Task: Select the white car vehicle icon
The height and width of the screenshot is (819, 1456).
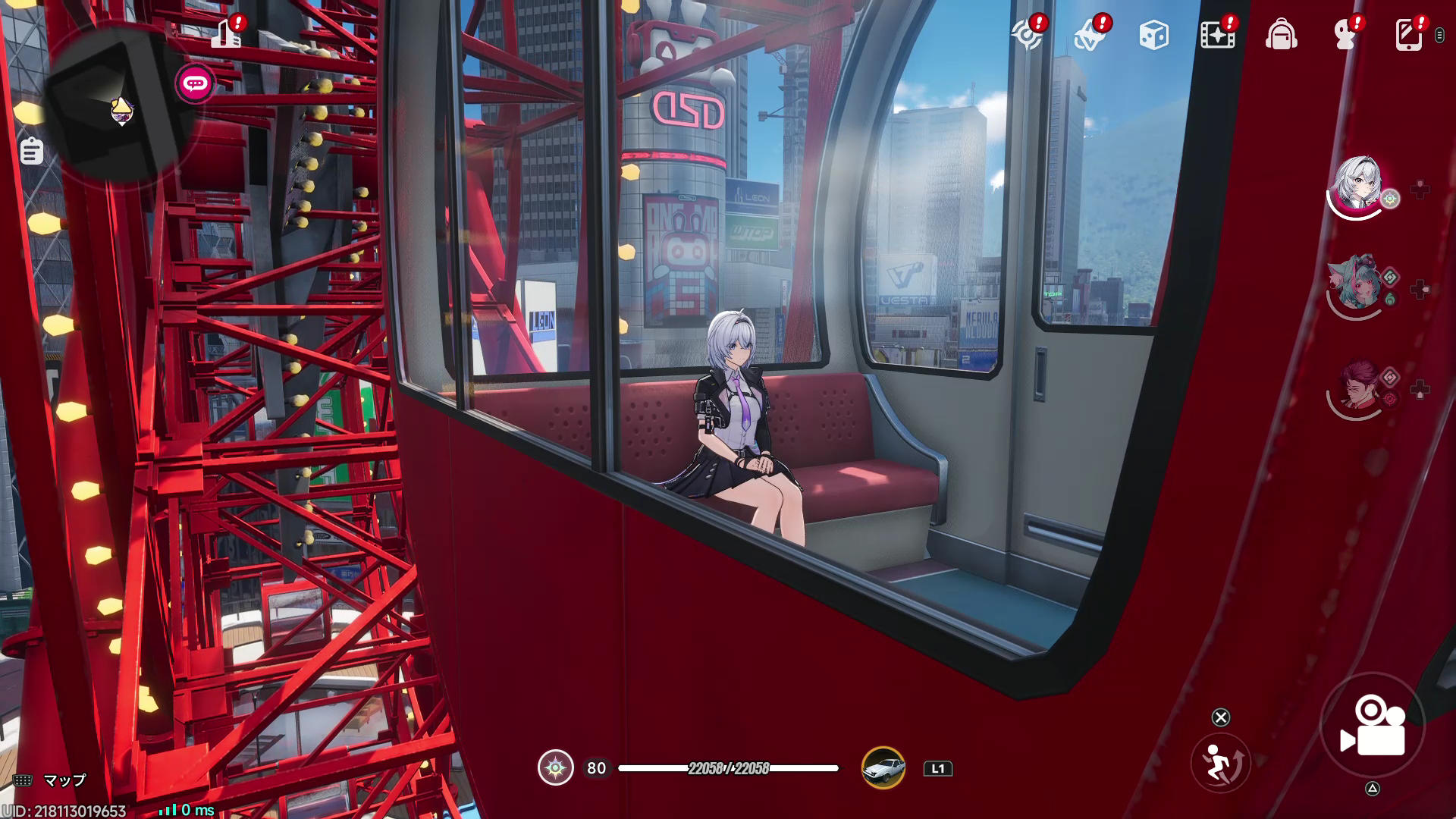Action: [x=883, y=768]
